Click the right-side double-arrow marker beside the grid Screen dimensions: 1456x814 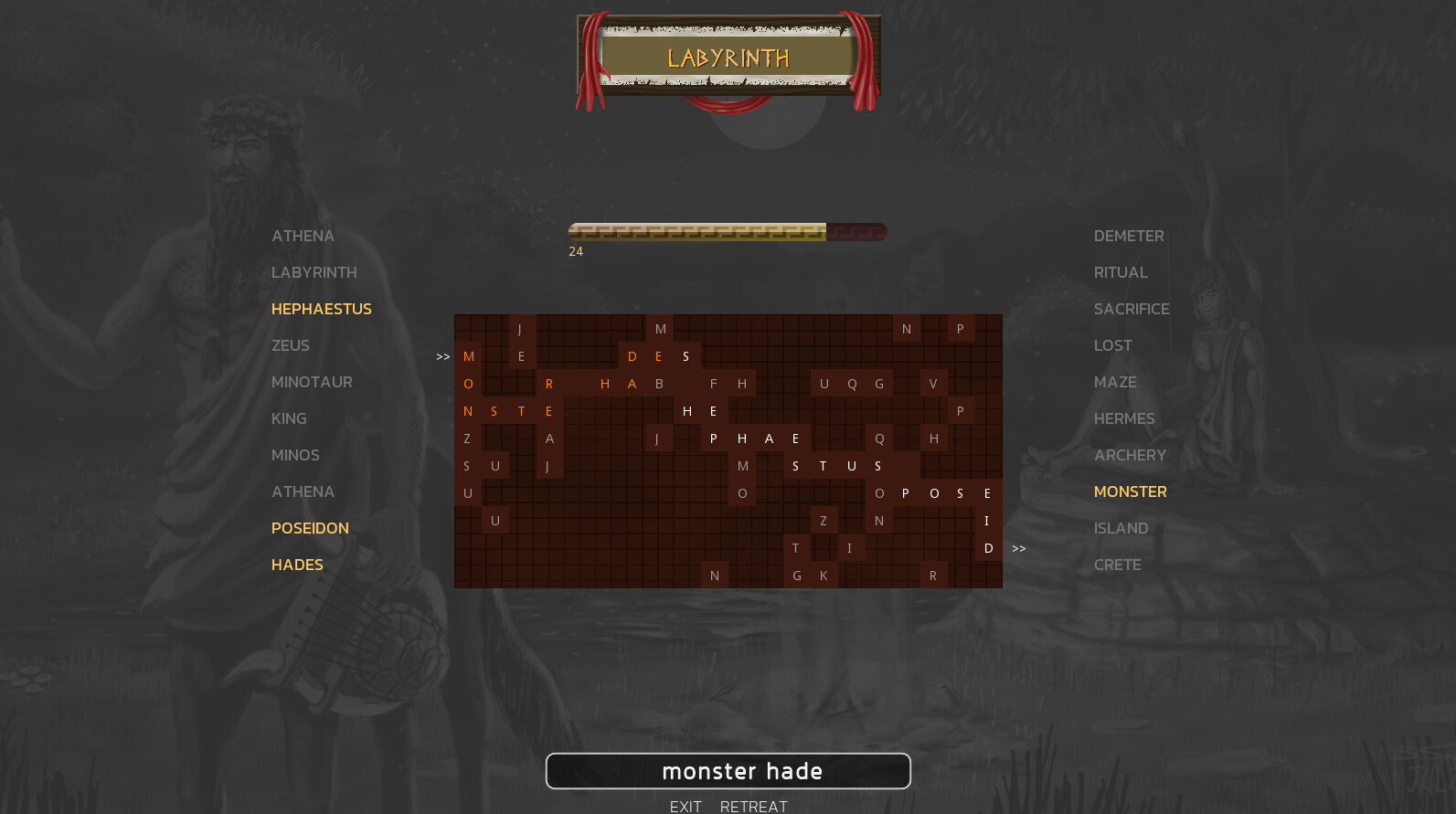[x=1019, y=548]
